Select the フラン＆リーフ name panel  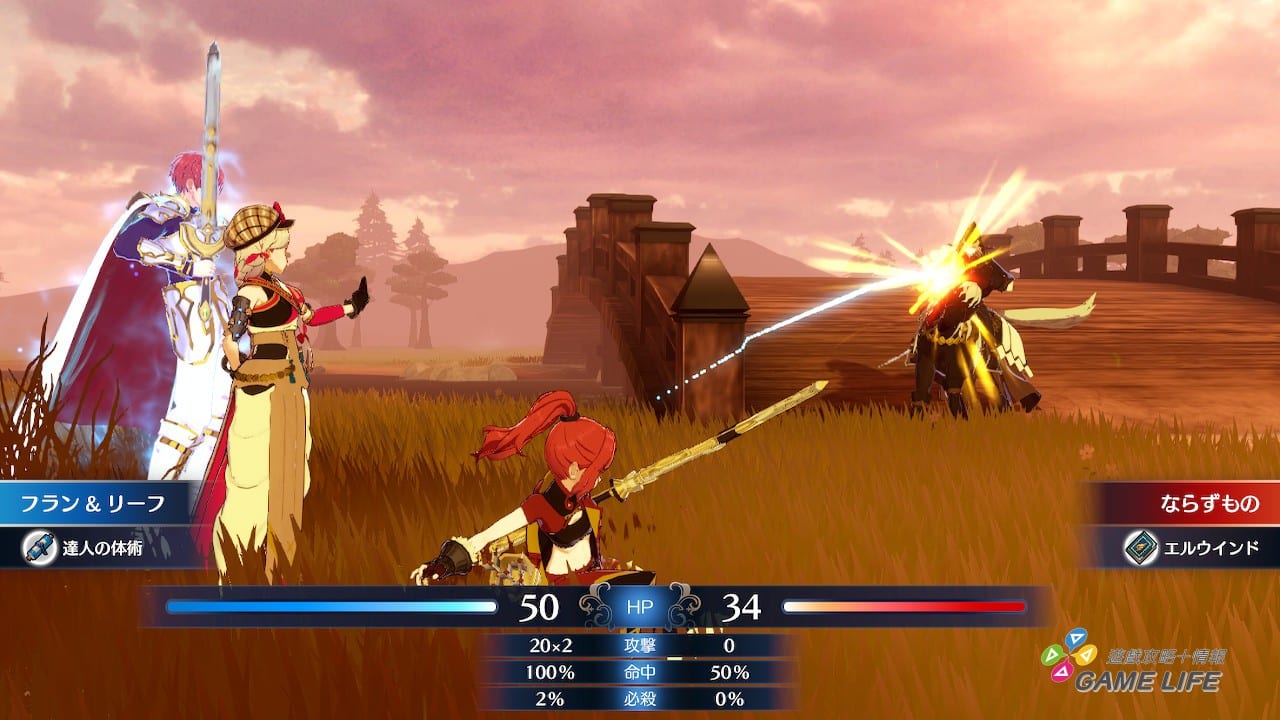pyautogui.click(x=95, y=503)
